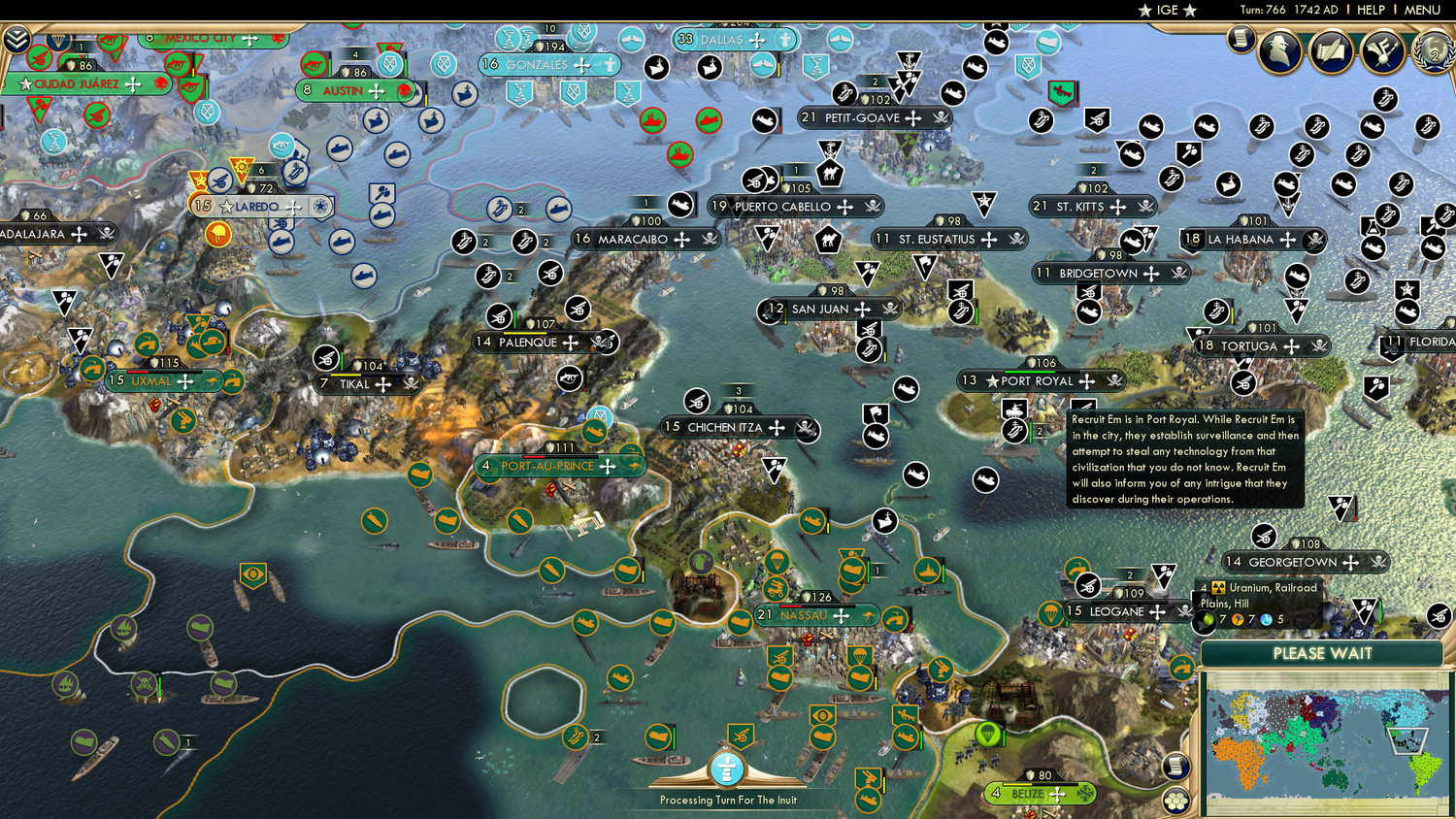Click the Turn 766 counter
This screenshot has width=1456, height=819.
pos(1262,11)
